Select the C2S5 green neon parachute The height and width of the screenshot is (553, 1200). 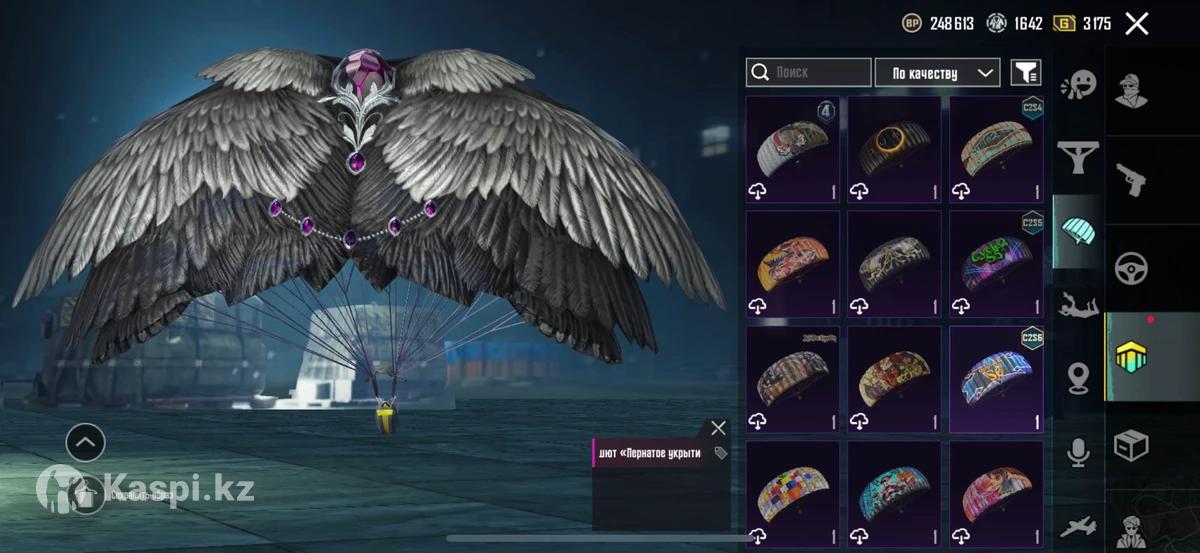996,264
